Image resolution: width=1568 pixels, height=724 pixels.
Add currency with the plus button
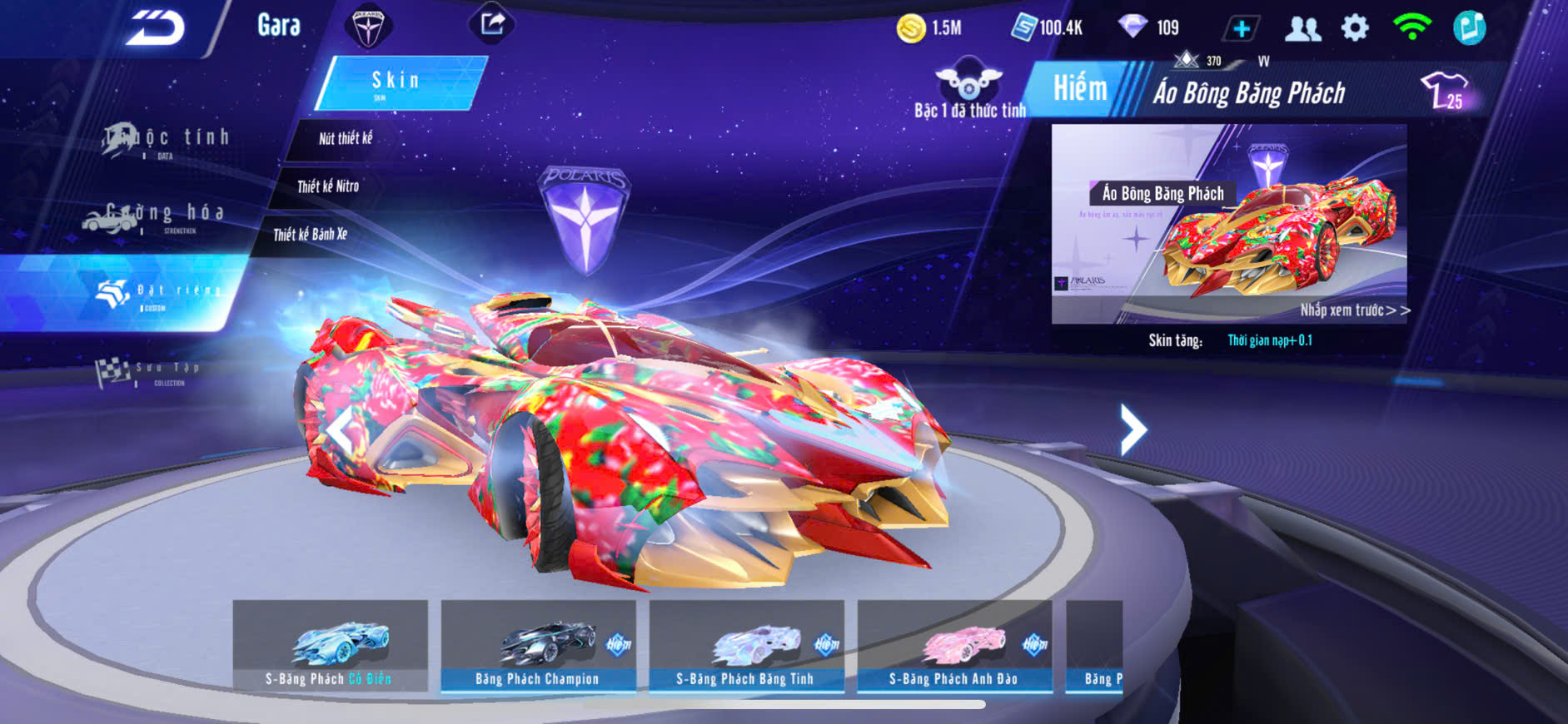pyautogui.click(x=1241, y=28)
